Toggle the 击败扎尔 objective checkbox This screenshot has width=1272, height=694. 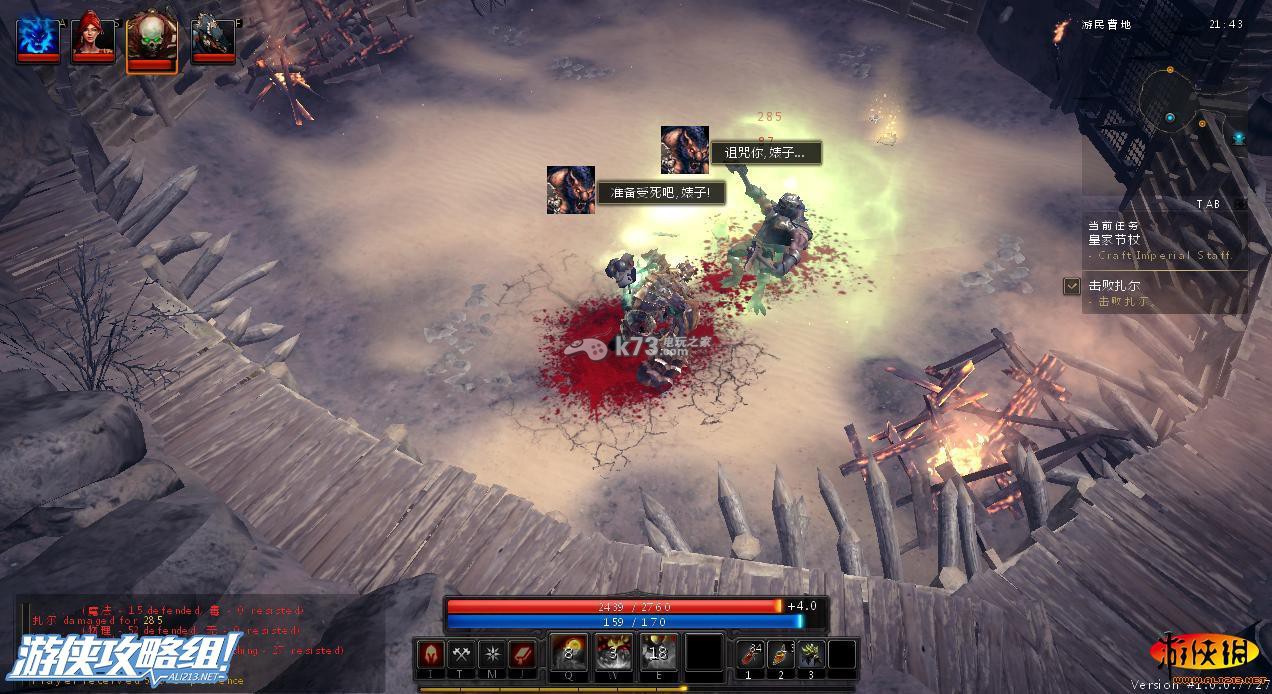point(1072,287)
